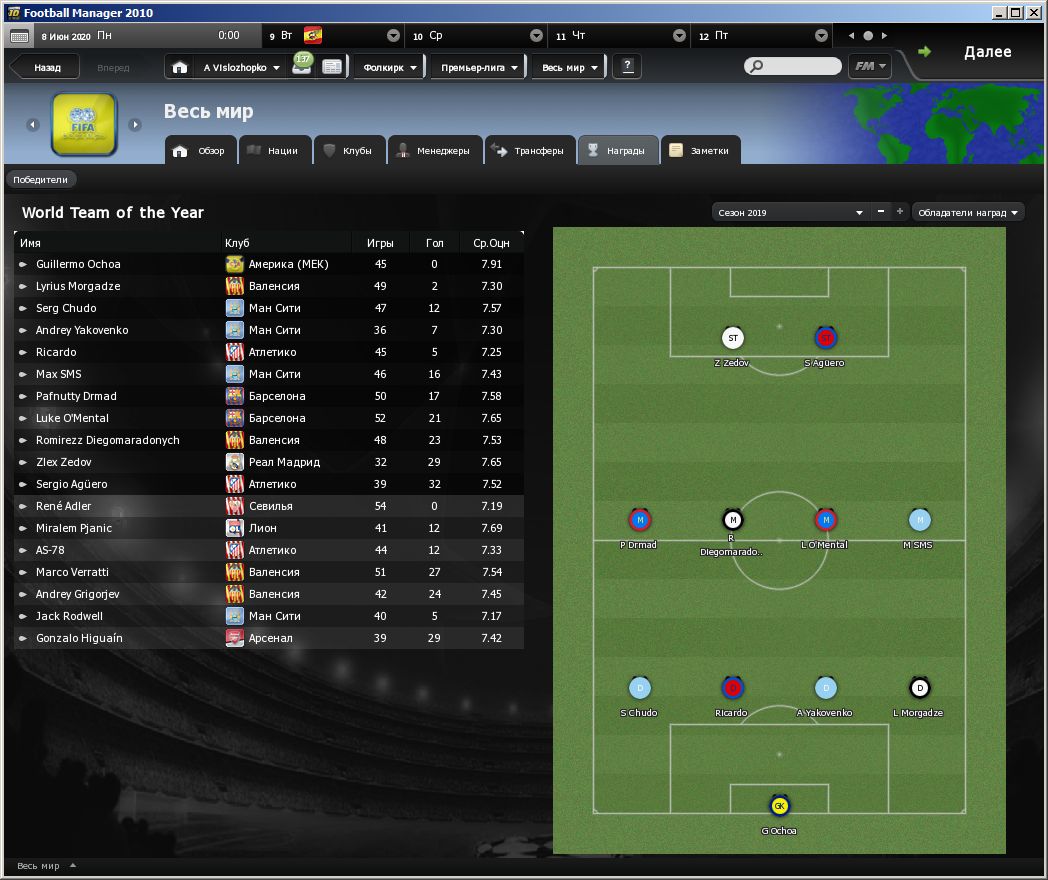Select Guillermo Ochoa in the player list

coord(78,264)
